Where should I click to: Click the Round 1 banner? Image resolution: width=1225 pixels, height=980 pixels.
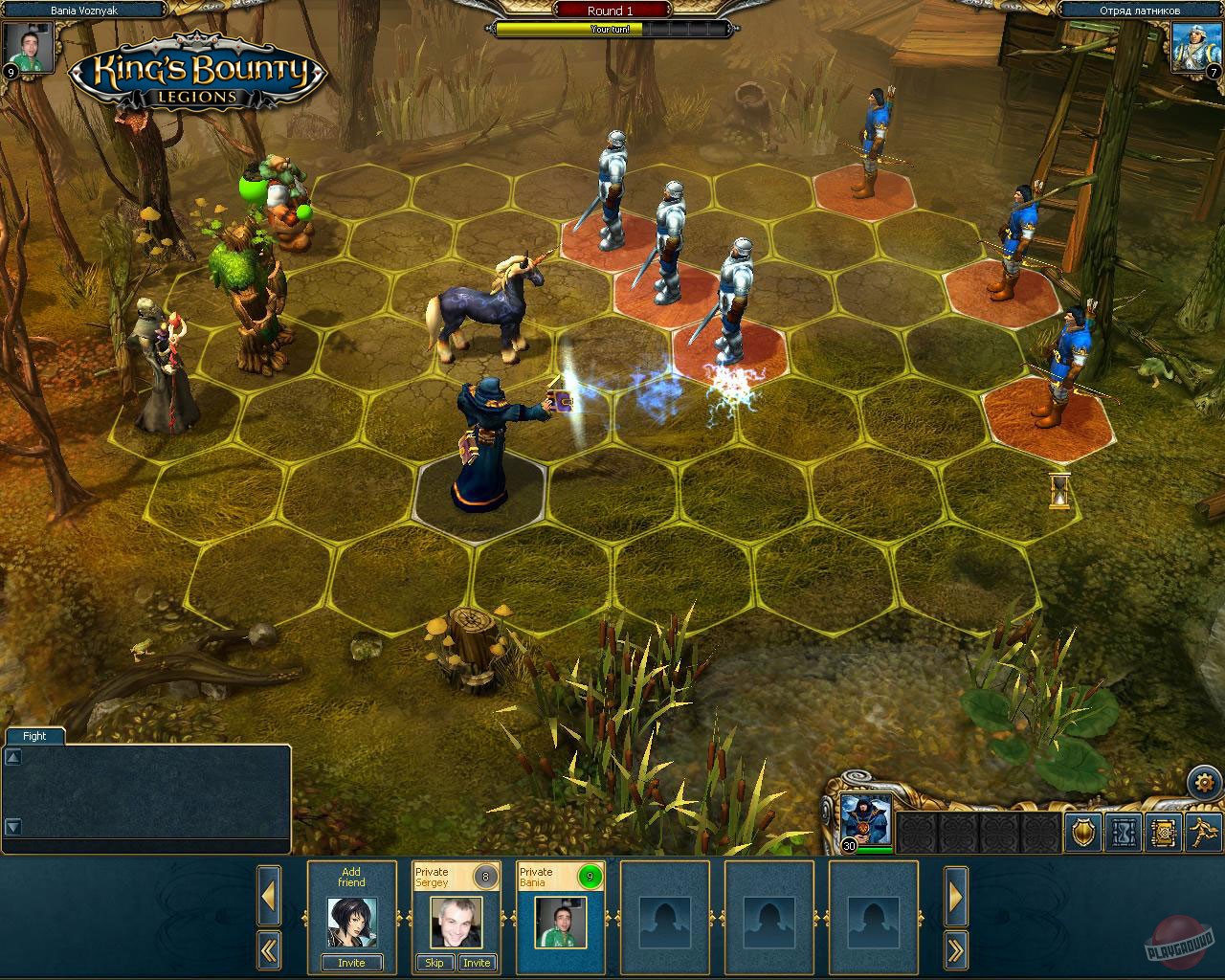[610, 11]
